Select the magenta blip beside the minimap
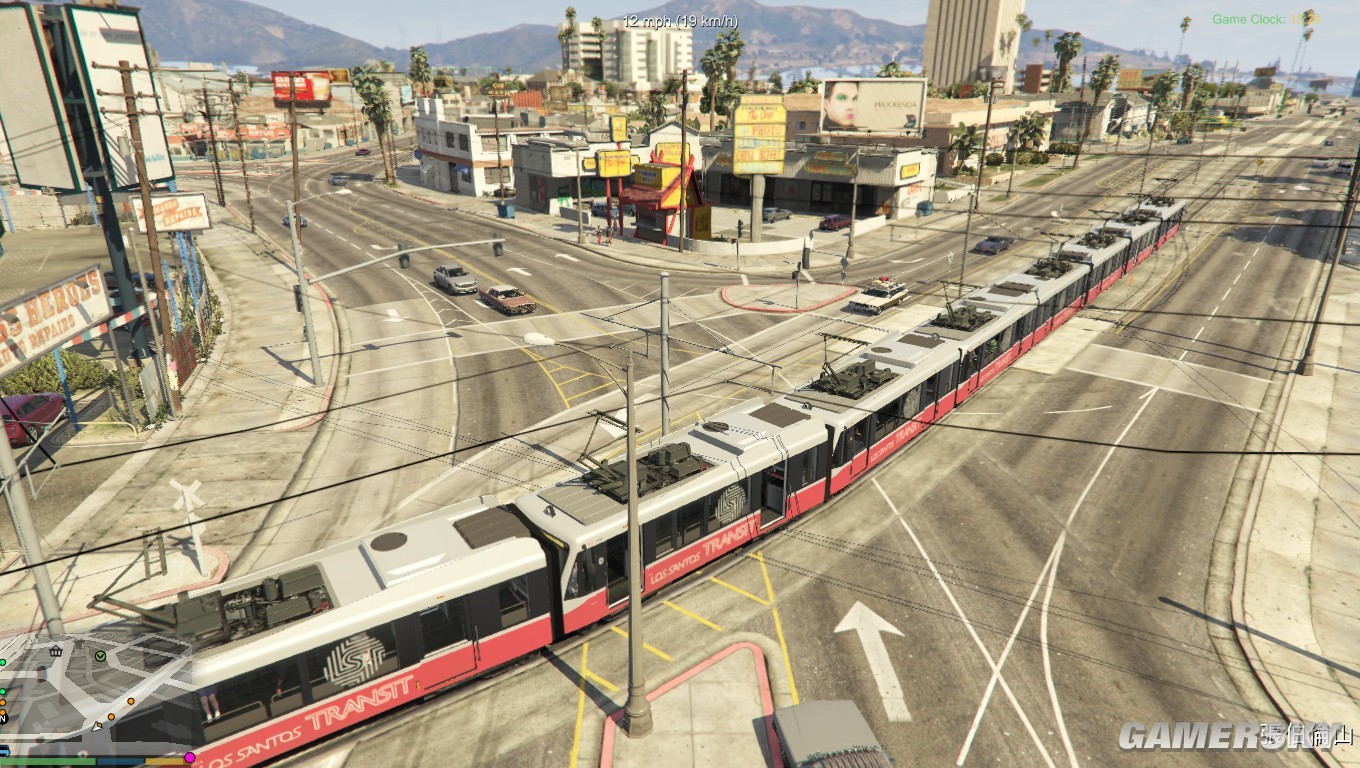 click(190, 758)
